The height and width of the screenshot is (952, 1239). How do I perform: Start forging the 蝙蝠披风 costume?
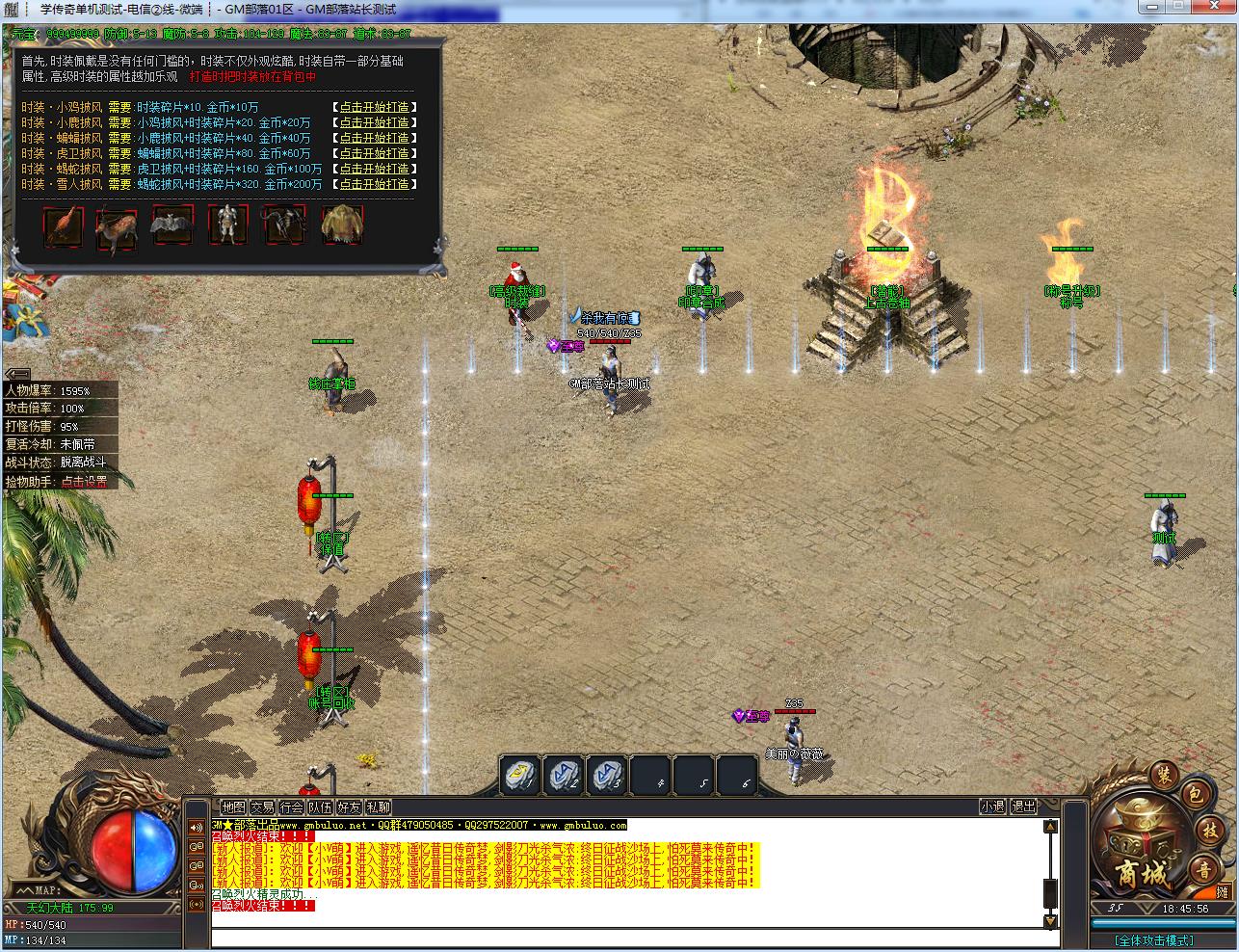[374, 138]
